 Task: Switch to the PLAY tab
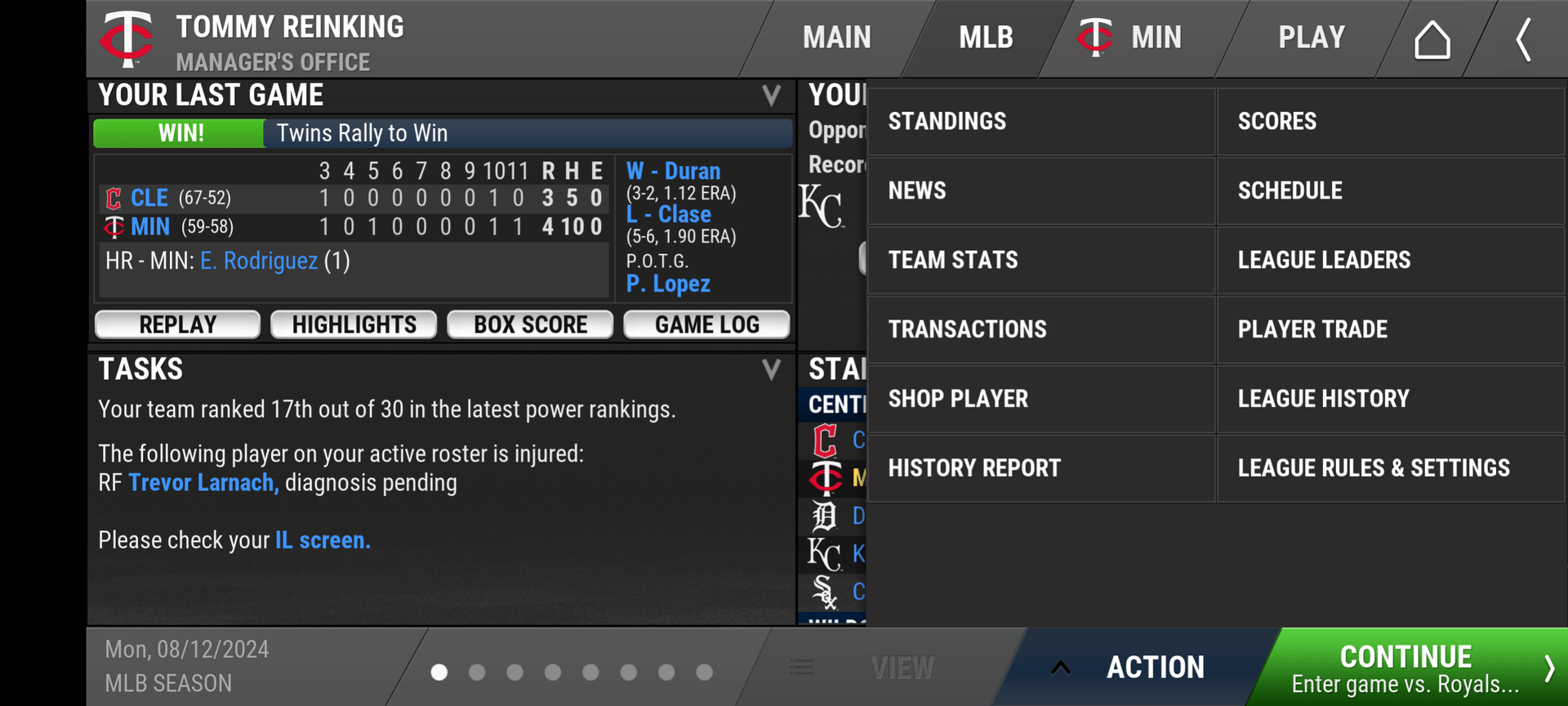point(1311,38)
